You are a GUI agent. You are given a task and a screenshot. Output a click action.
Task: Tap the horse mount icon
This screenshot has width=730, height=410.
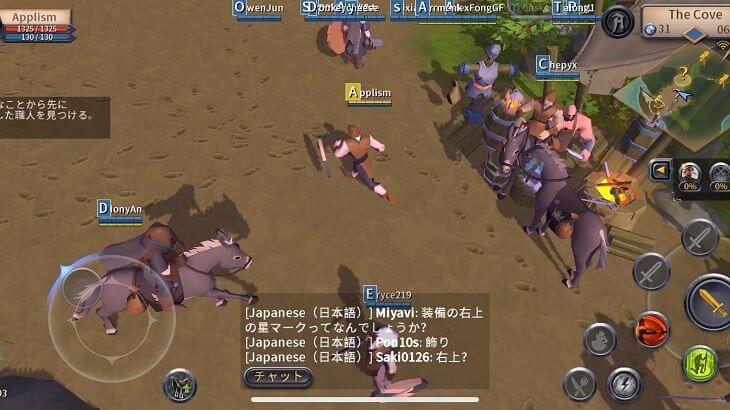[180, 385]
